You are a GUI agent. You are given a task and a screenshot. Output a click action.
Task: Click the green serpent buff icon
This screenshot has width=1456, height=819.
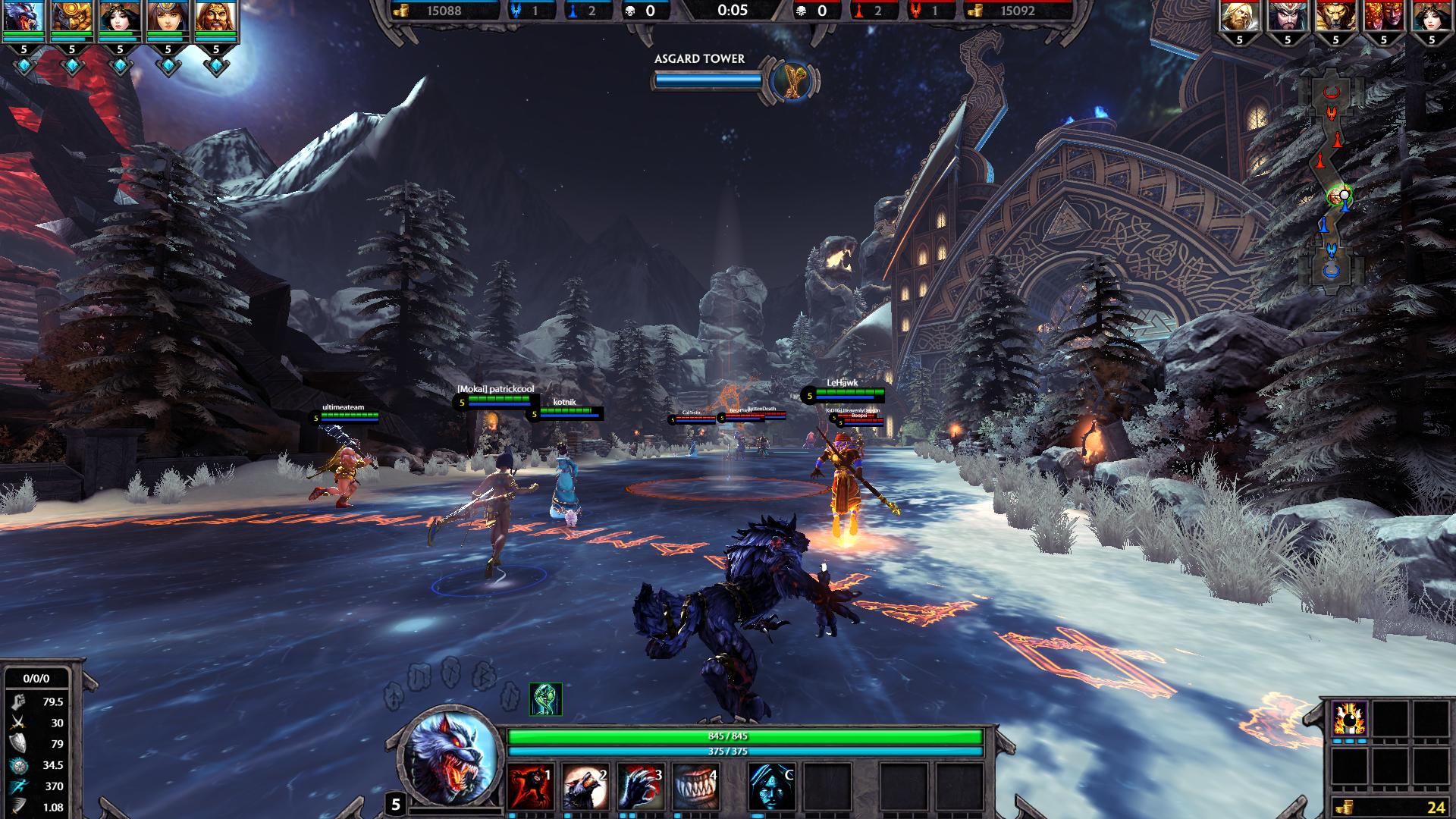point(545,699)
